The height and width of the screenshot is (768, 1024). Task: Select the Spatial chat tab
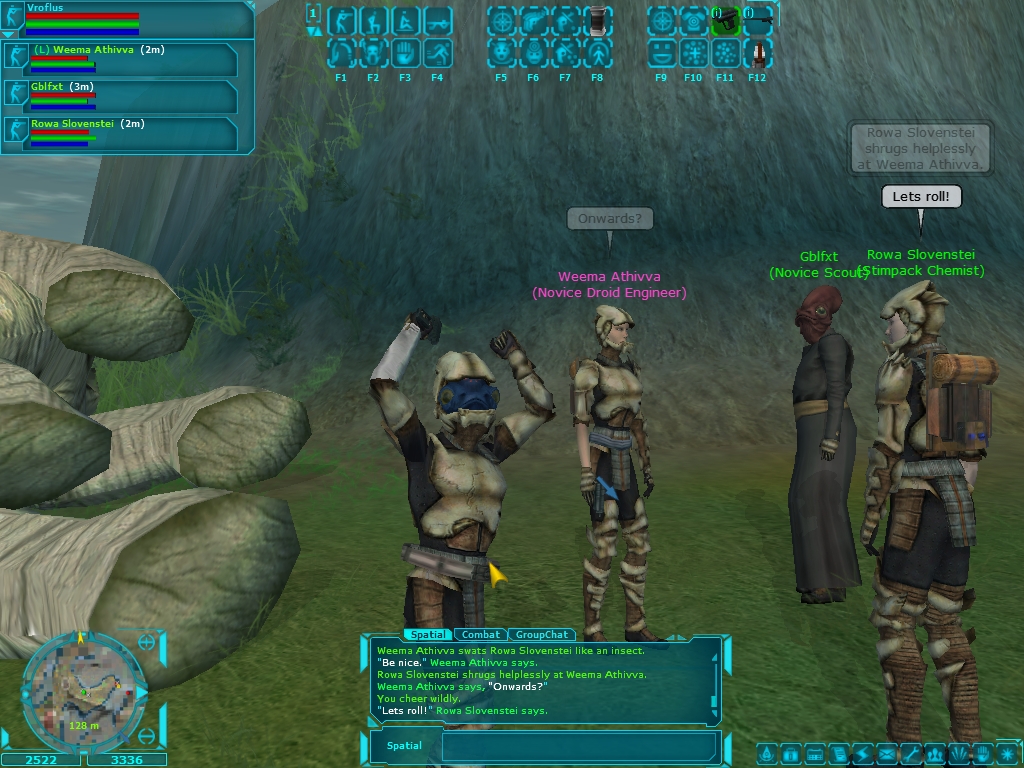point(427,634)
